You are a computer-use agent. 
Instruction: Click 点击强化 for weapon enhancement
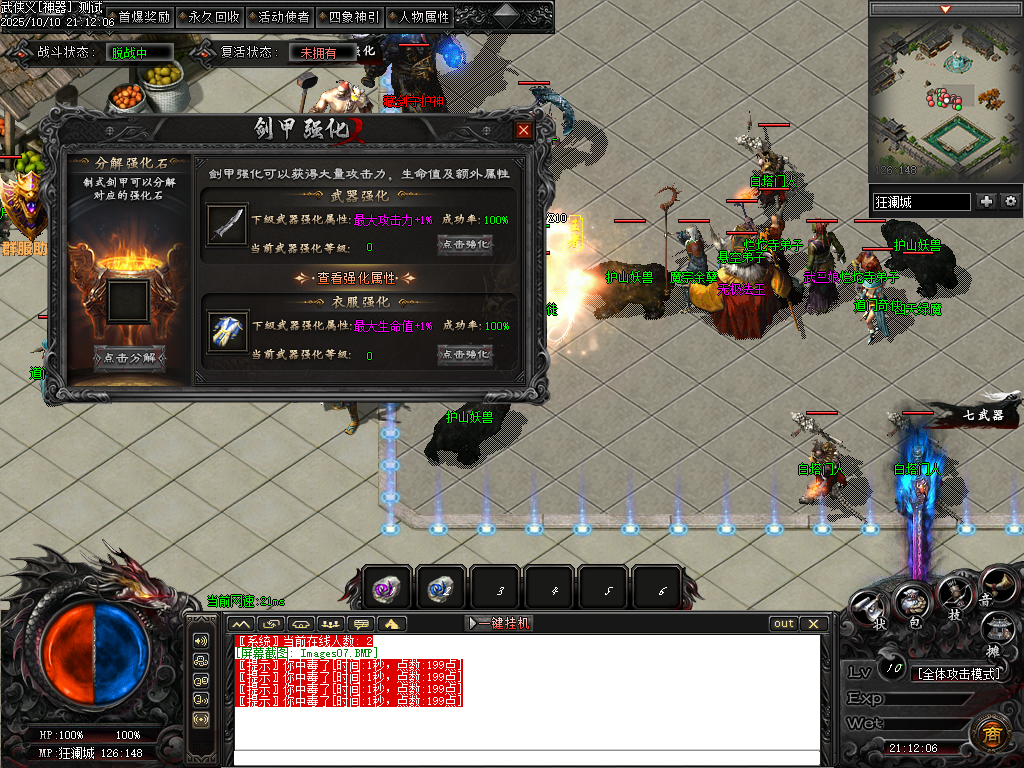coord(465,245)
